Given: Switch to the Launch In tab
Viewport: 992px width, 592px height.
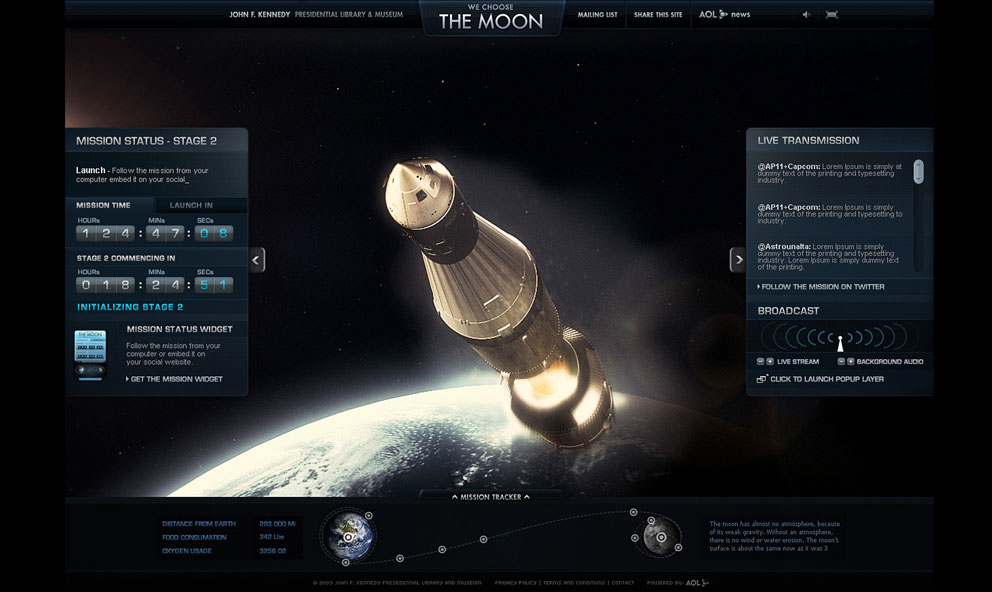Looking at the screenshot, I should 191,205.
